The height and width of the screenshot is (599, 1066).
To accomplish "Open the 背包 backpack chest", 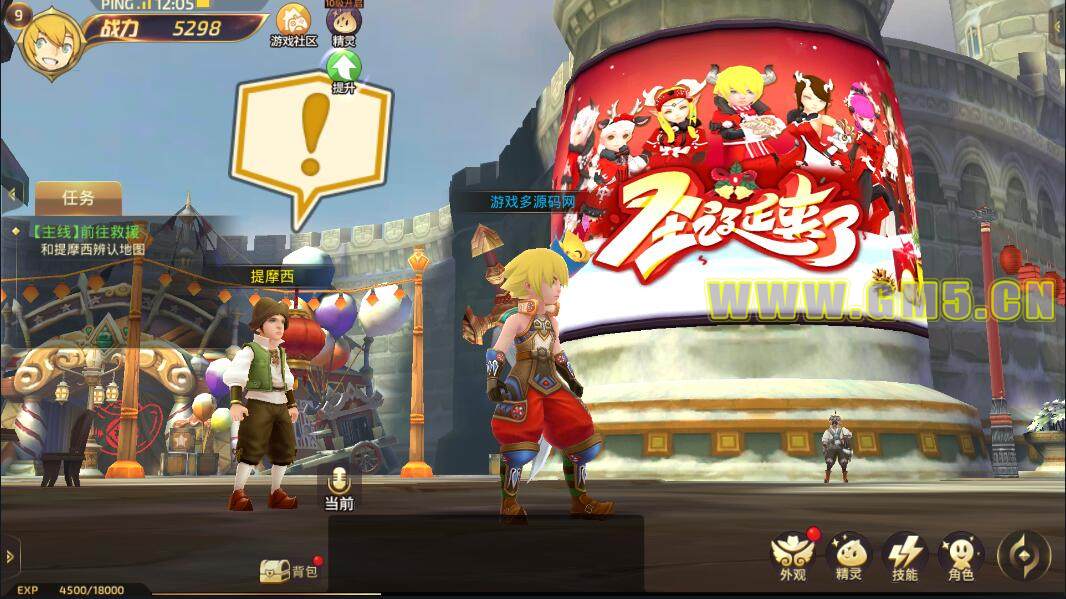I will tap(276, 571).
